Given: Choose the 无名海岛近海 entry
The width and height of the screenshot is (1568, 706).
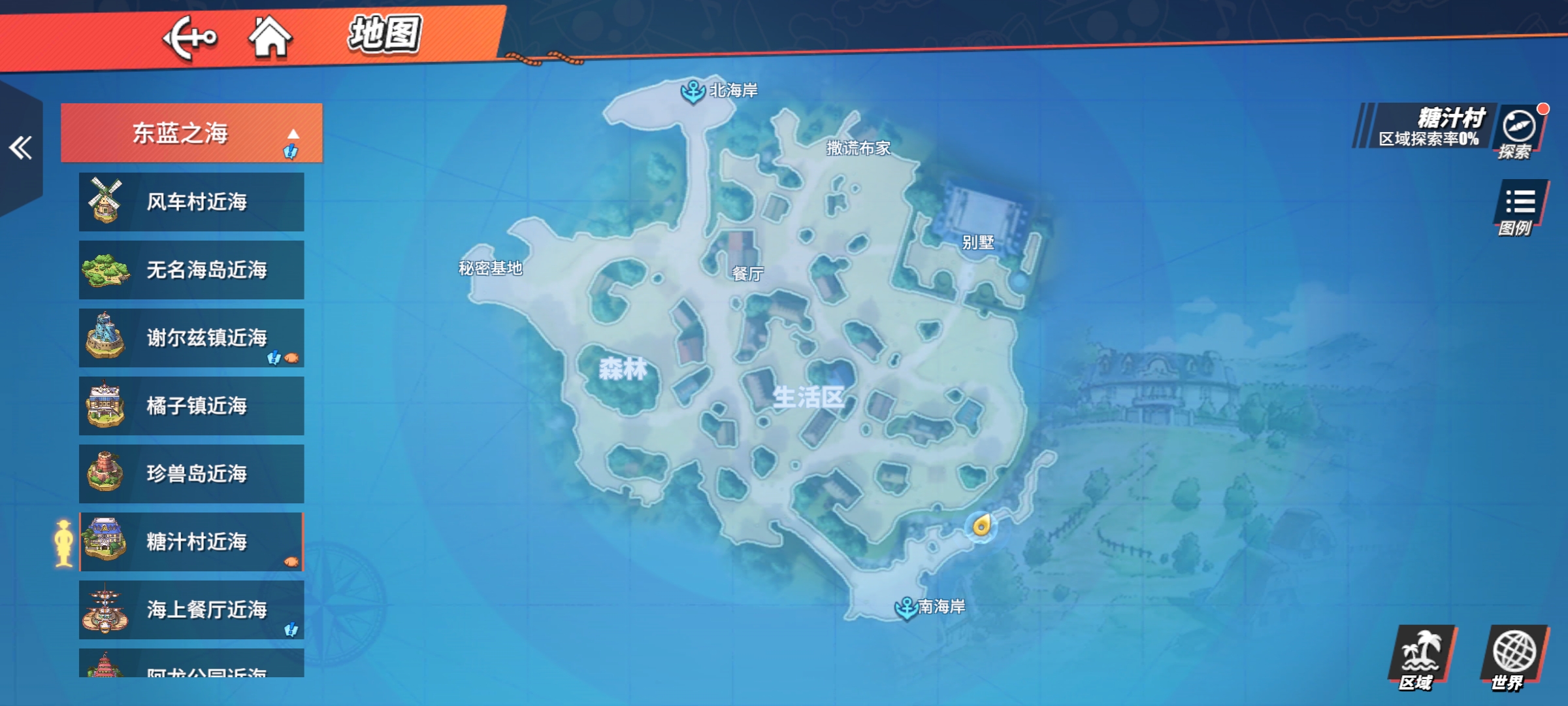Looking at the screenshot, I should 191,270.
